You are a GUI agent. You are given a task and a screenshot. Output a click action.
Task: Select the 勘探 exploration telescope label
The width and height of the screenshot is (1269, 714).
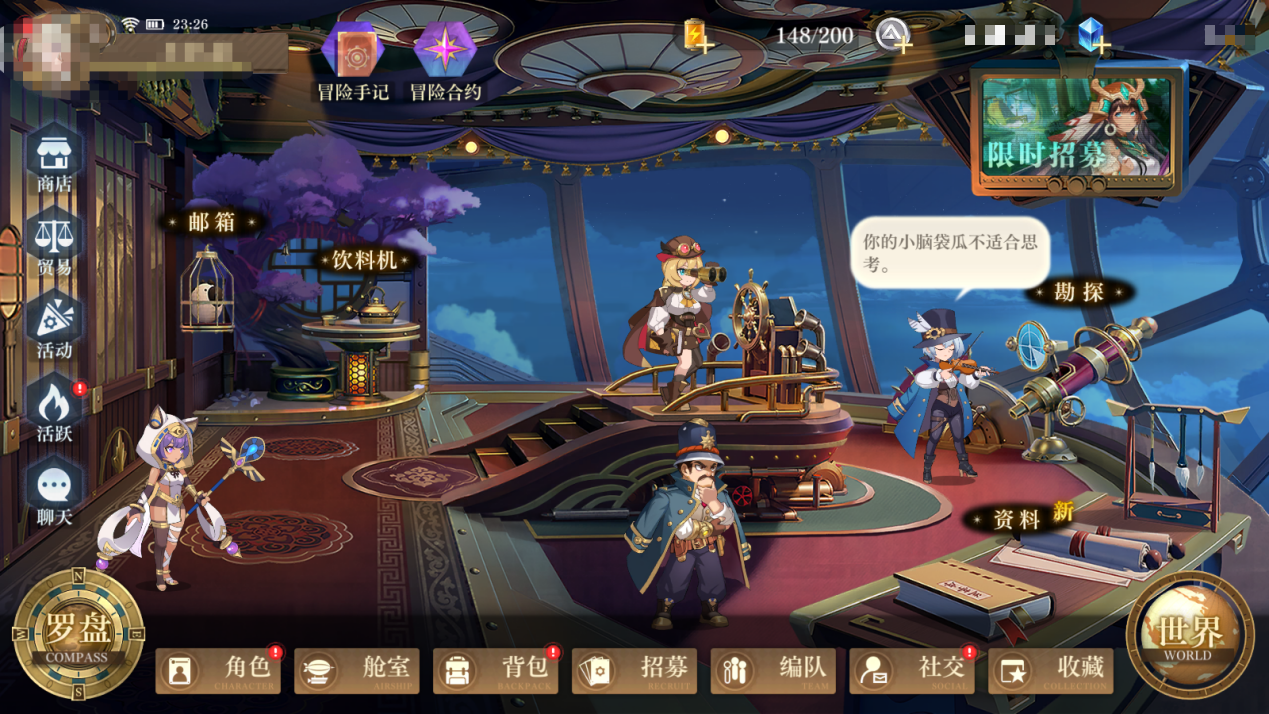click(1079, 292)
